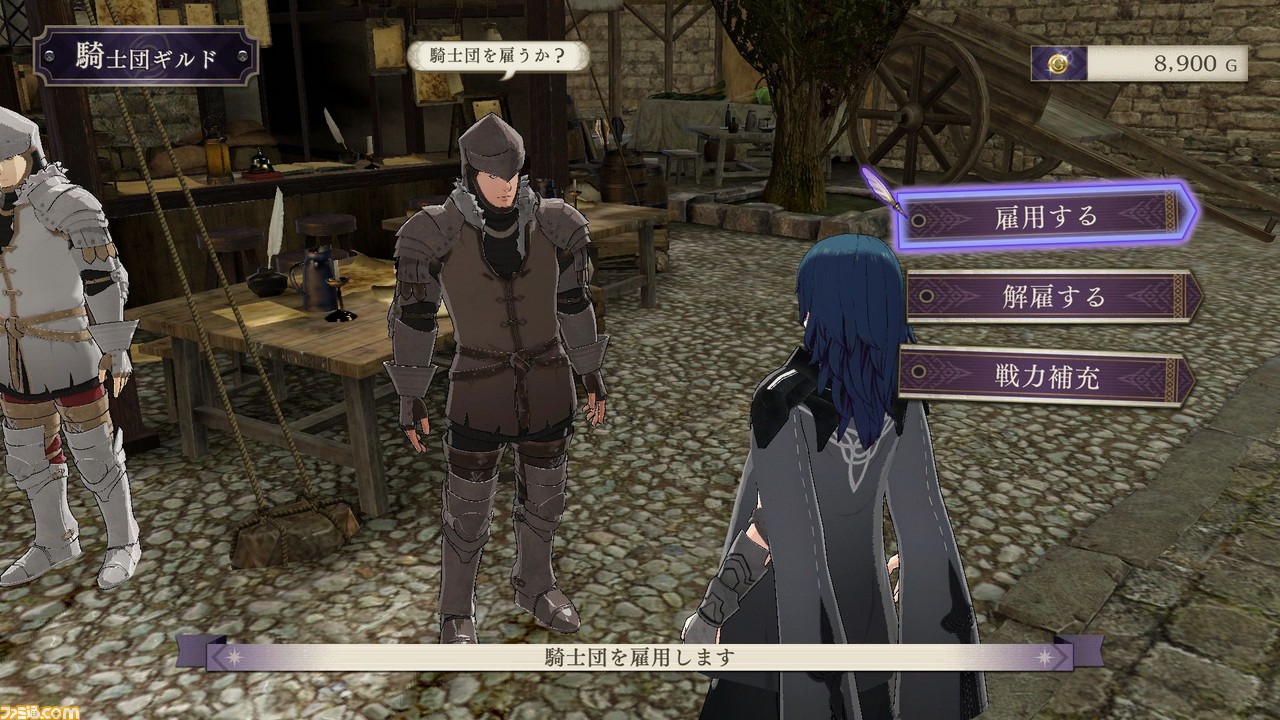Click the chevron arrows on the 解雇する banner
The height and width of the screenshot is (720, 1280).
[960, 293]
